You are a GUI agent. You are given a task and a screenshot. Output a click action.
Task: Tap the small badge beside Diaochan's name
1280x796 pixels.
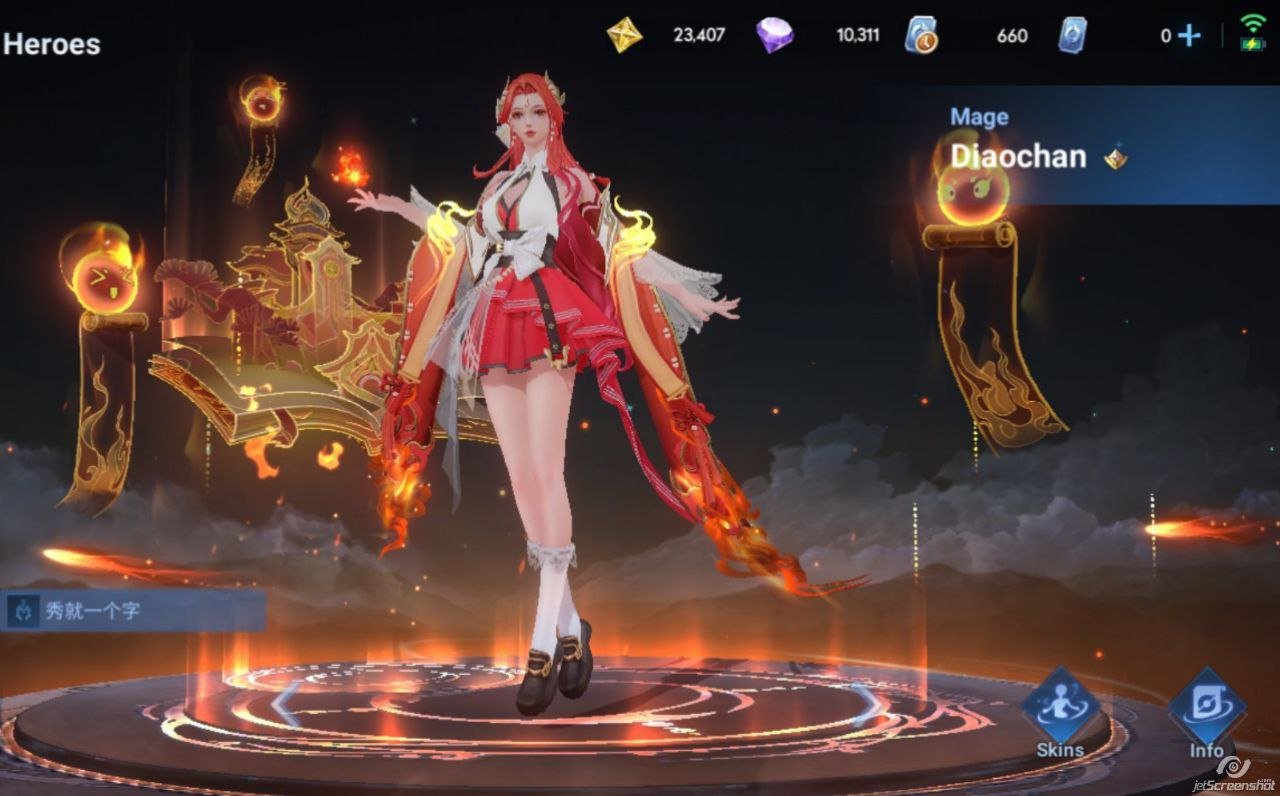click(x=1115, y=157)
